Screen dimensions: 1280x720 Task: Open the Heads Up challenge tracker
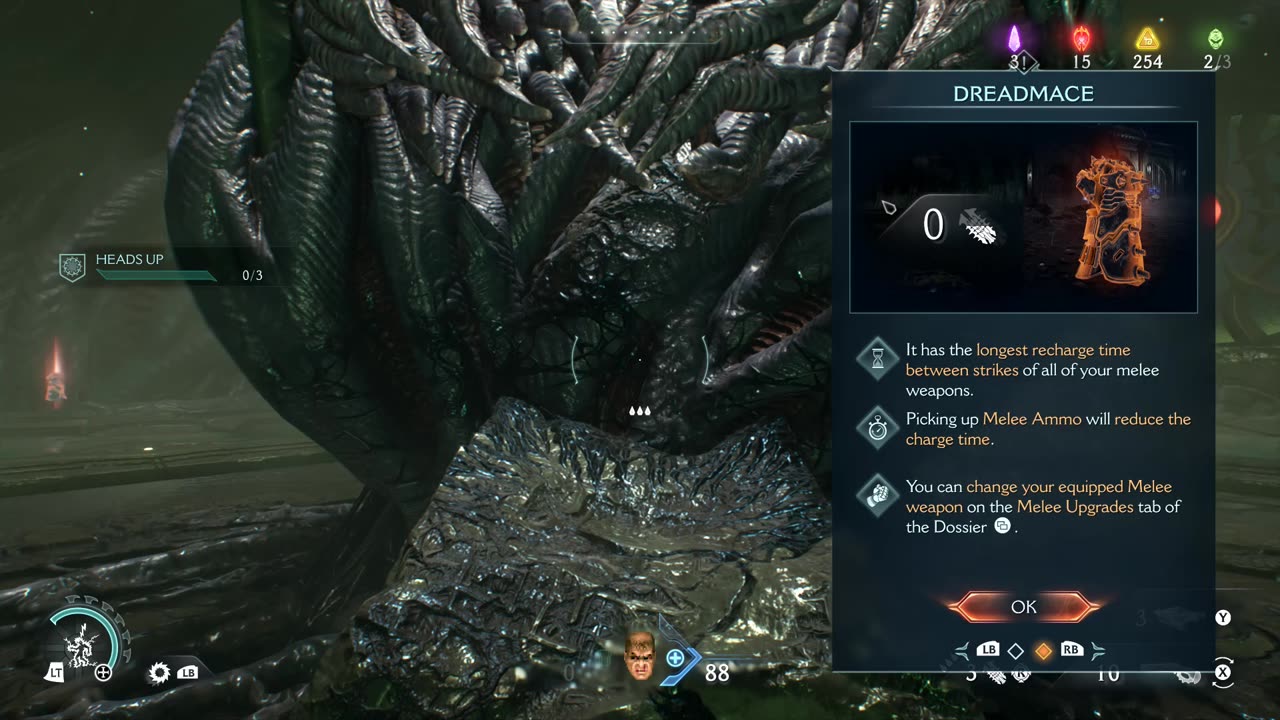click(x=160, y=267)
